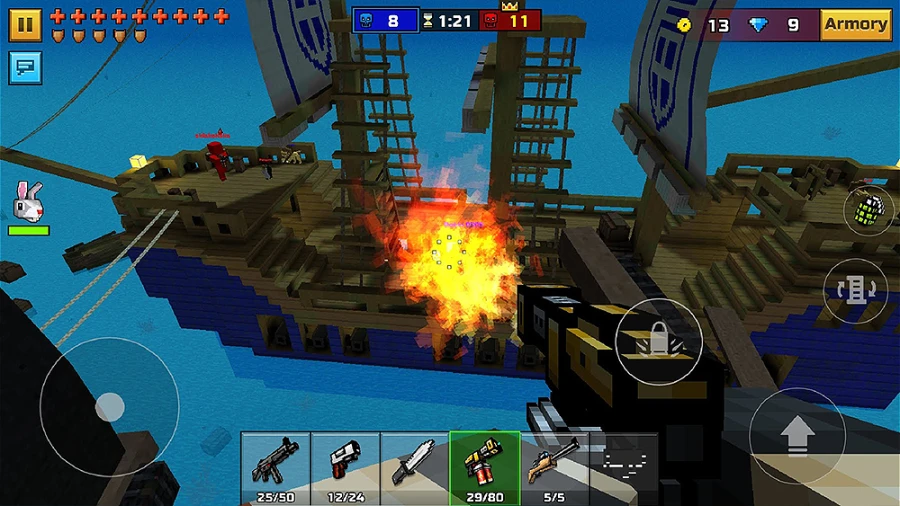
Task: Choose the sniper rifle slot
Action: point(554,465)
